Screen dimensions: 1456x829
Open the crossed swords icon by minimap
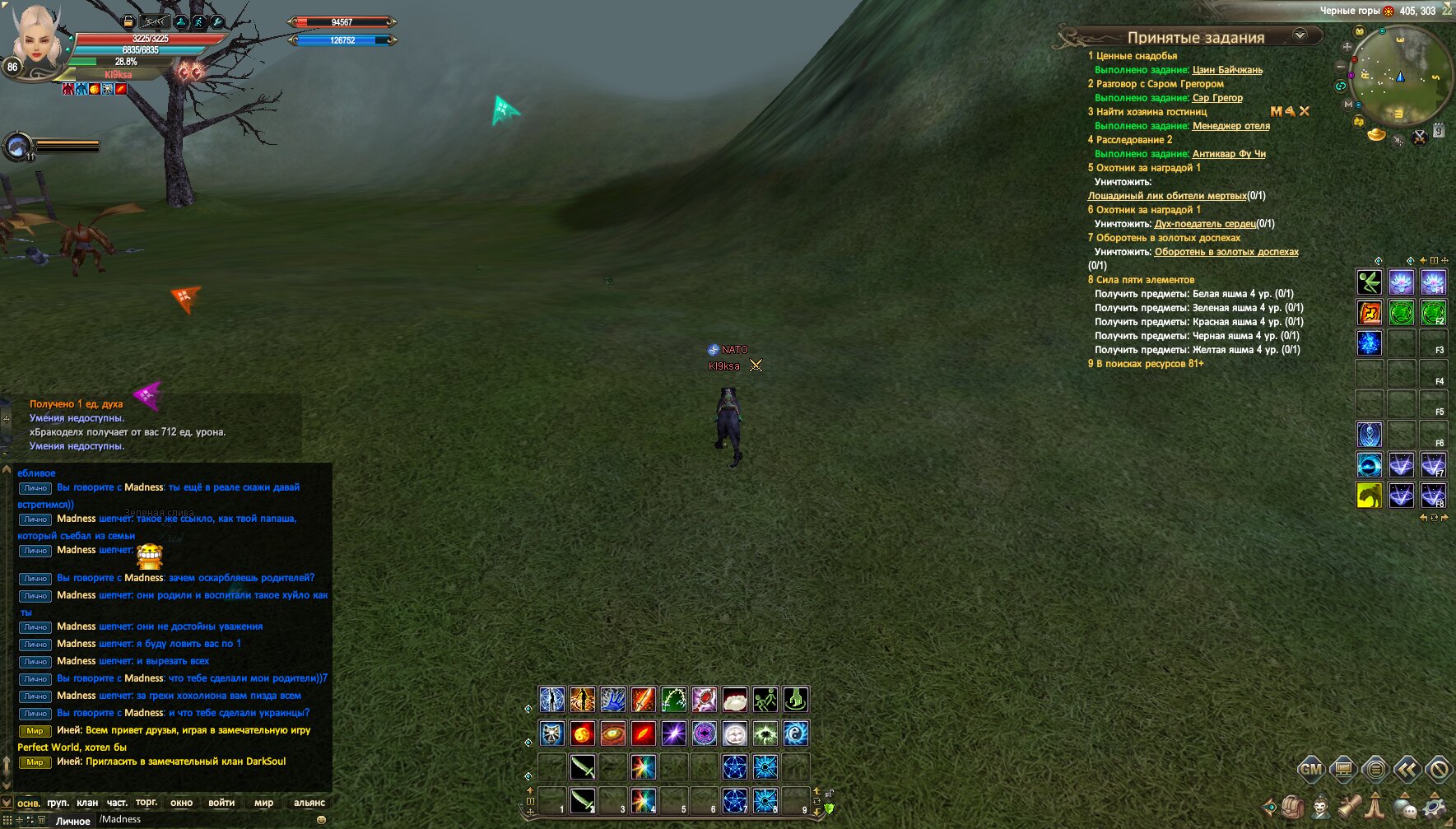point(1420,137)
